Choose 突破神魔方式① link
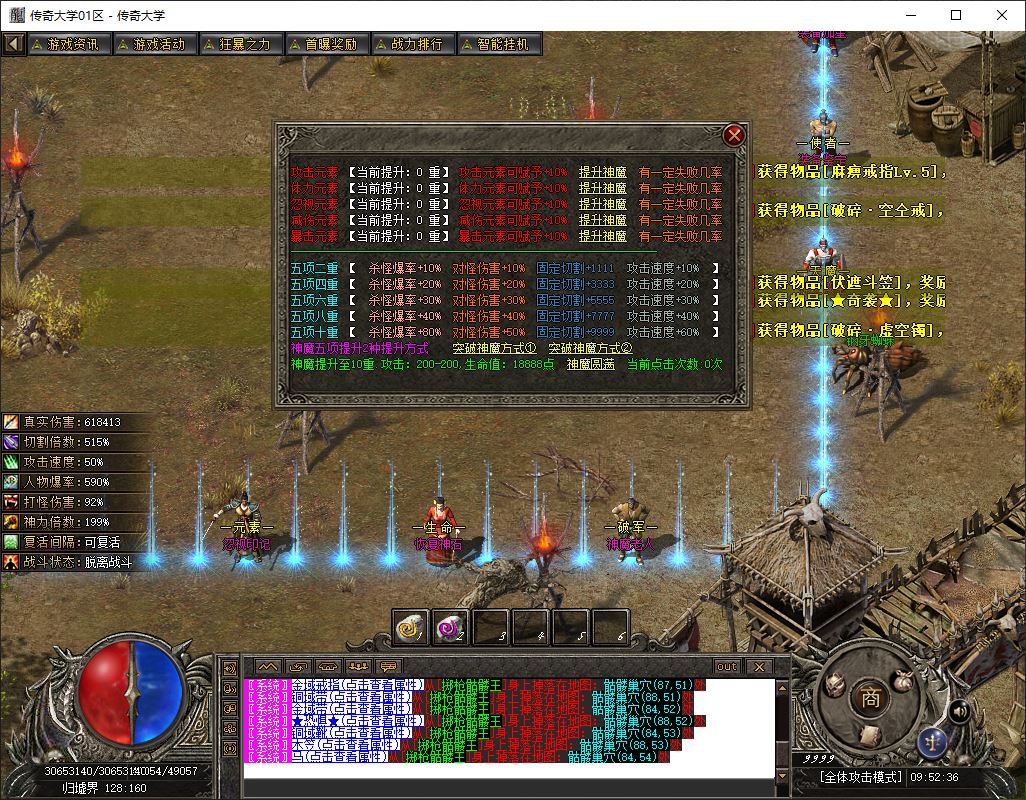1026x800 pixels. coord(494,348)
